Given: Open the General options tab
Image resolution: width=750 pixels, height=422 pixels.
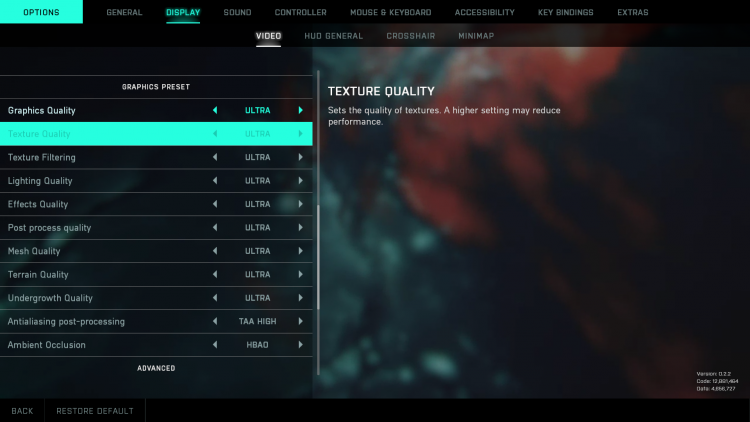Looking at the screenshot, I should coord(124,13).
